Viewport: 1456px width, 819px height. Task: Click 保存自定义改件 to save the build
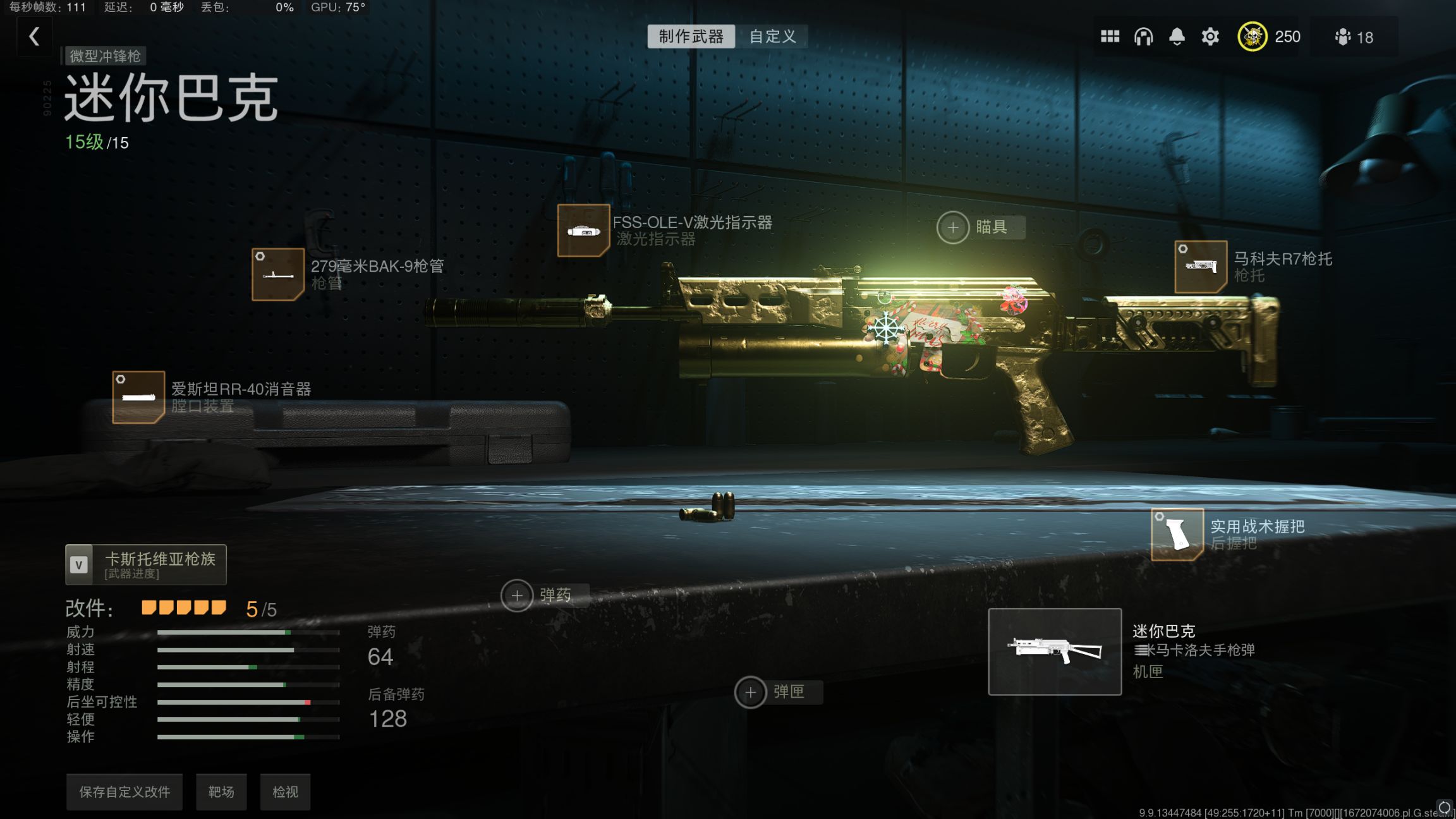click(124, 792)
